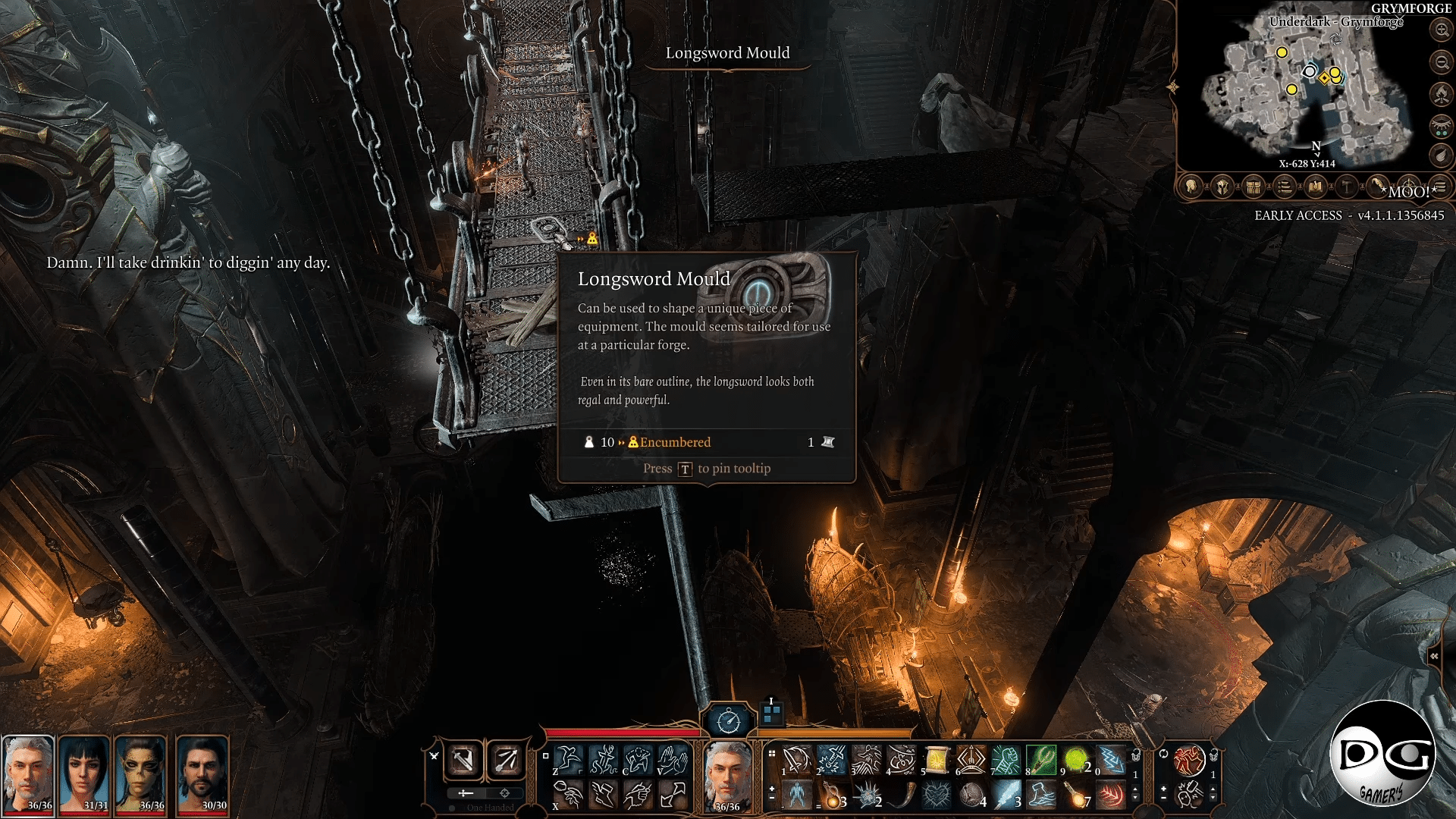Switch to the ranged weapon set
The width and height of the screenshot is (1456, 819).
[507, 760]
